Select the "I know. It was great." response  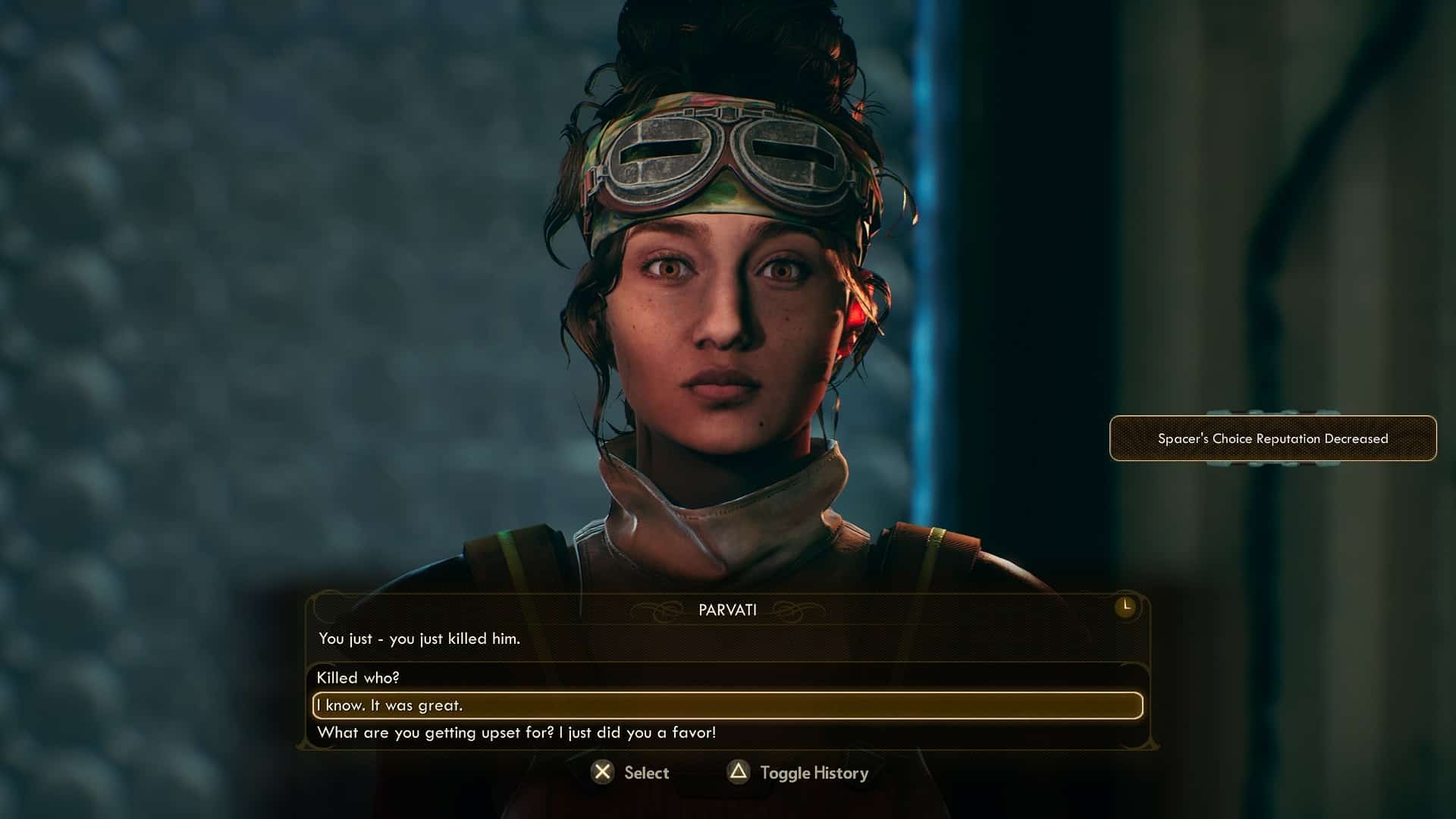390,705
